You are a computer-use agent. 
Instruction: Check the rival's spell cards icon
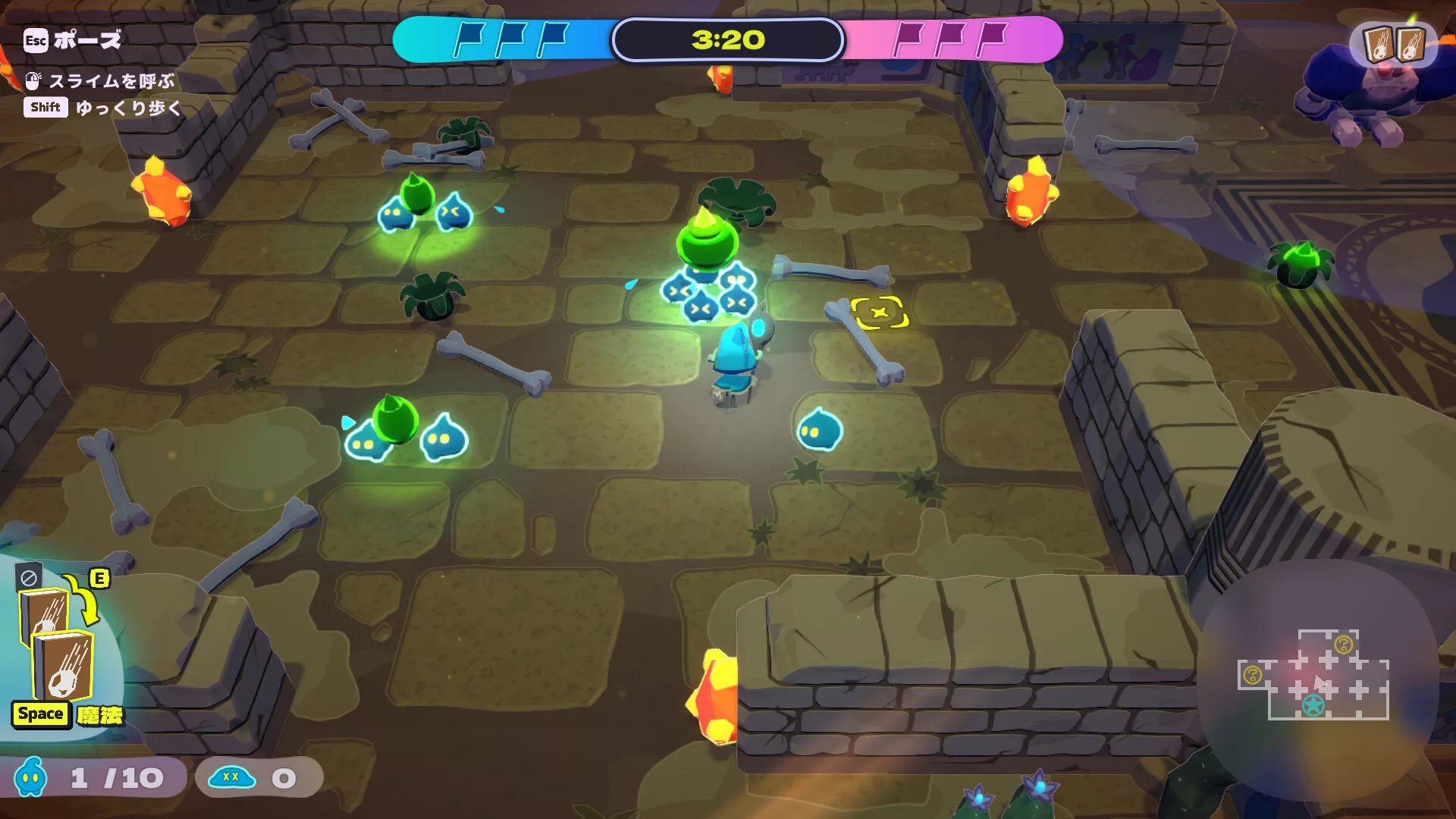1394,44
